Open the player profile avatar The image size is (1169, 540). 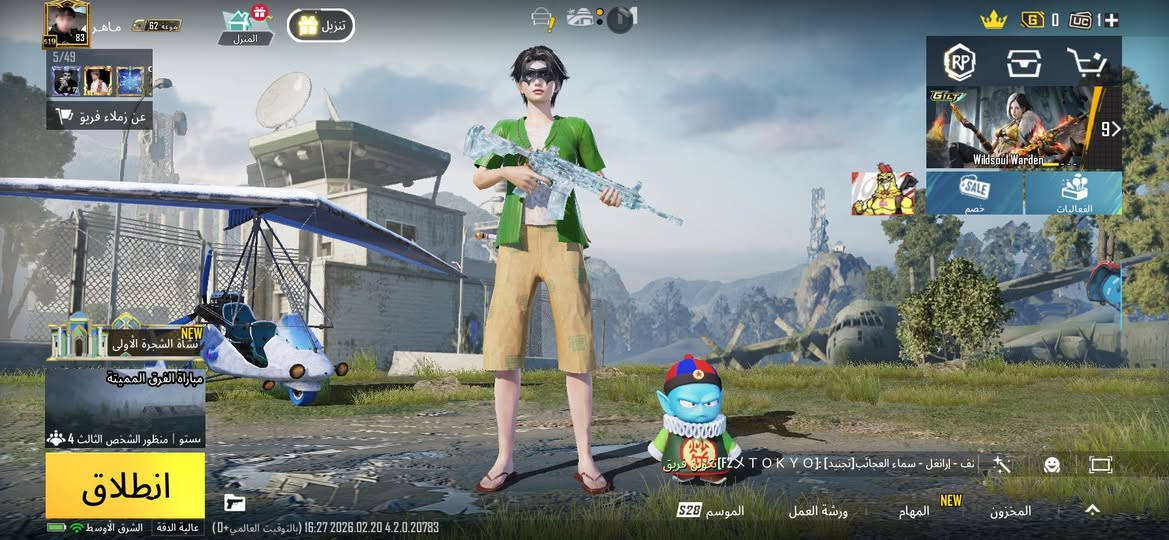67,24
